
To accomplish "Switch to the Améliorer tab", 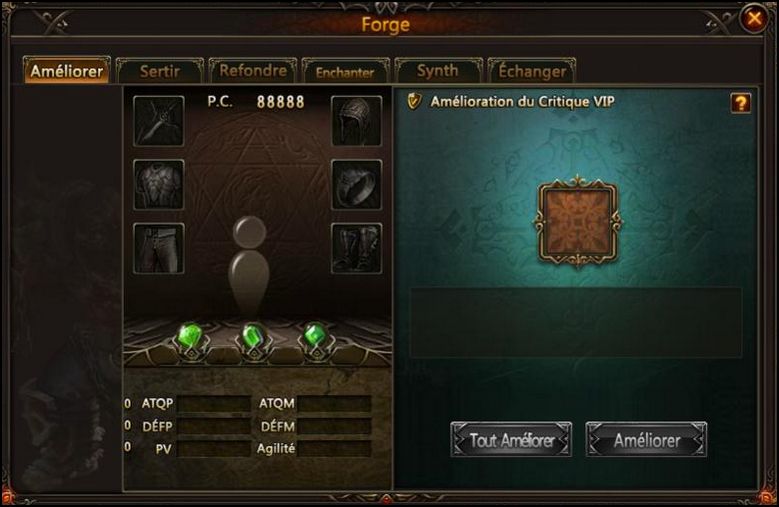I will pyautogui.click(x=67, y=71).
